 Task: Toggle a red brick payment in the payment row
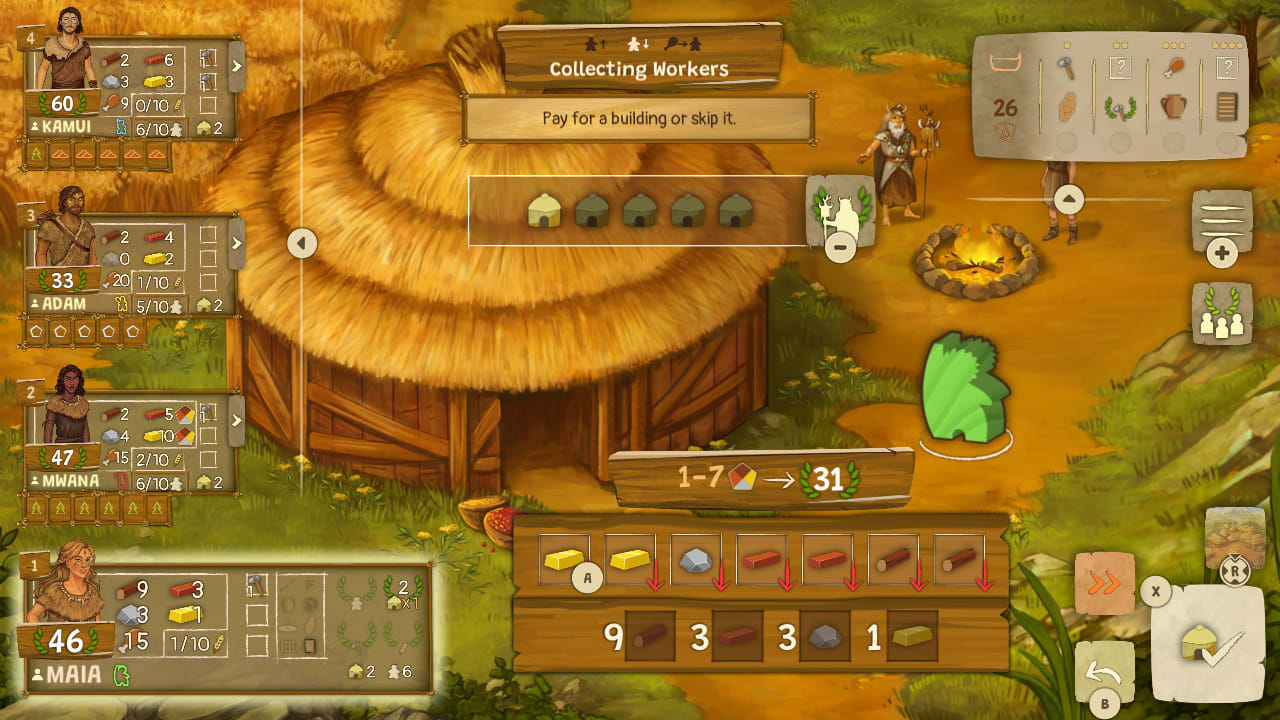762,560
